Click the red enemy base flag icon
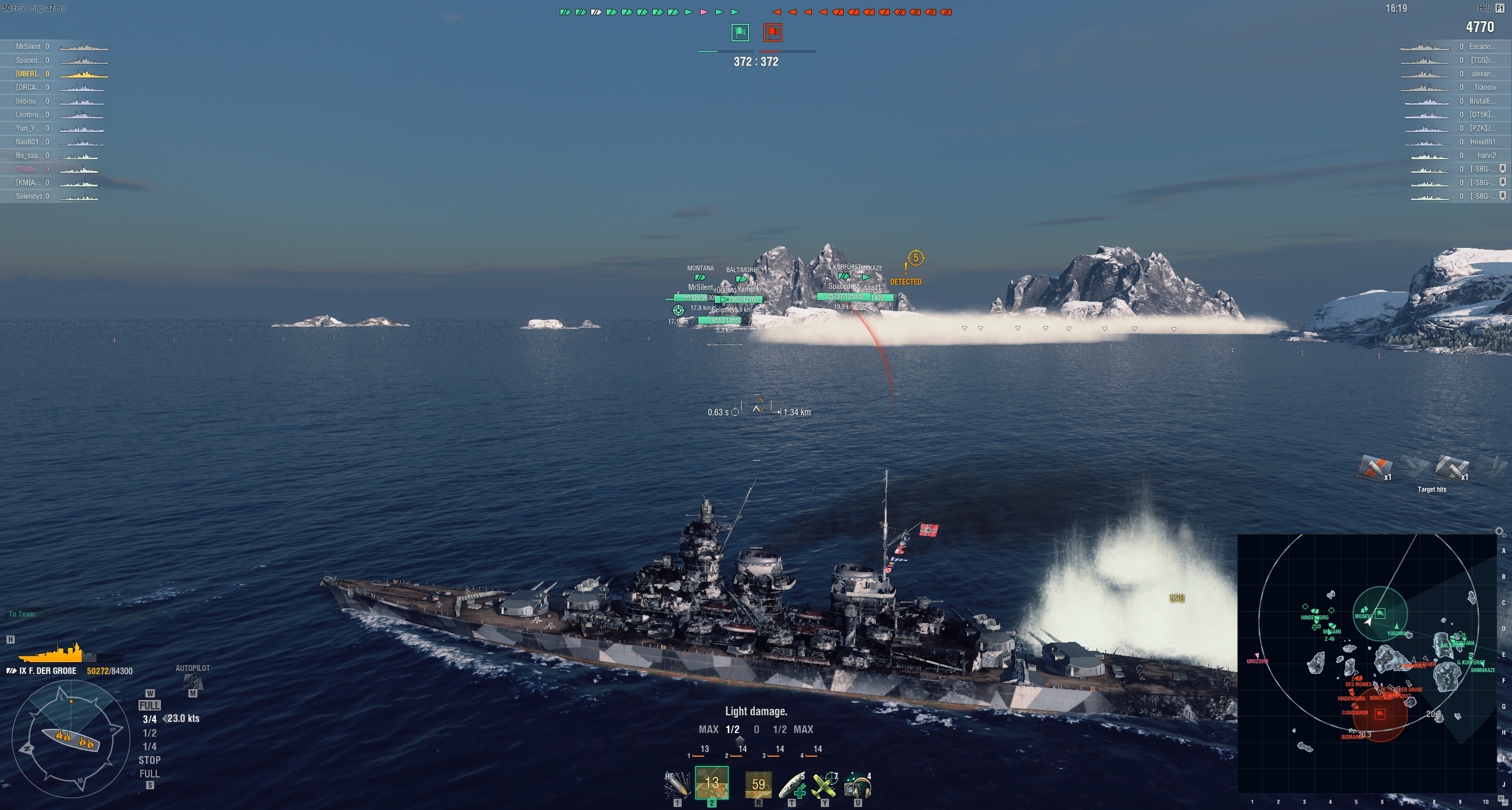 pos(772,33)
